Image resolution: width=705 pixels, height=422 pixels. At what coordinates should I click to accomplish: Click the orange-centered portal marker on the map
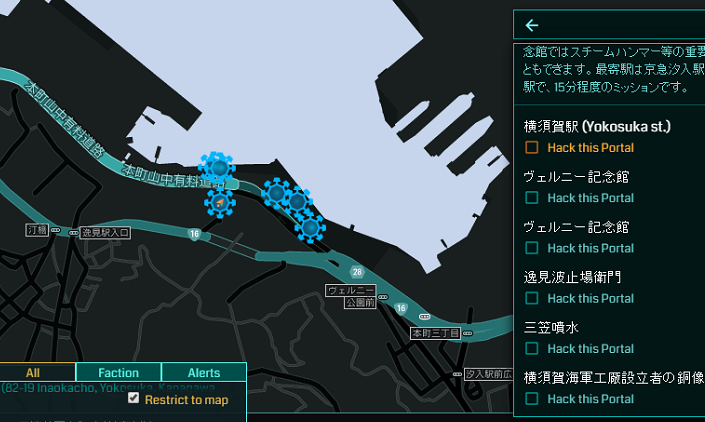pos(219,203)
